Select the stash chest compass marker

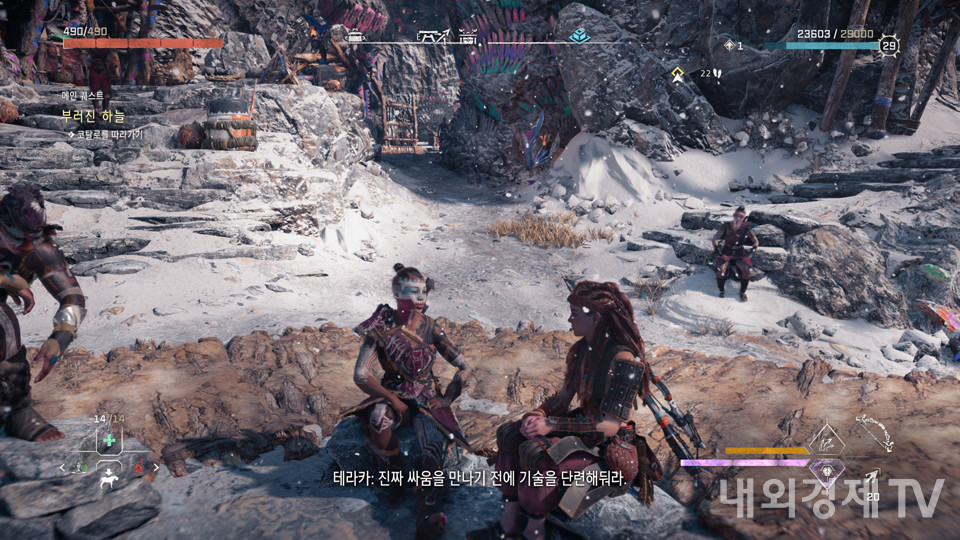coord(468,36)
